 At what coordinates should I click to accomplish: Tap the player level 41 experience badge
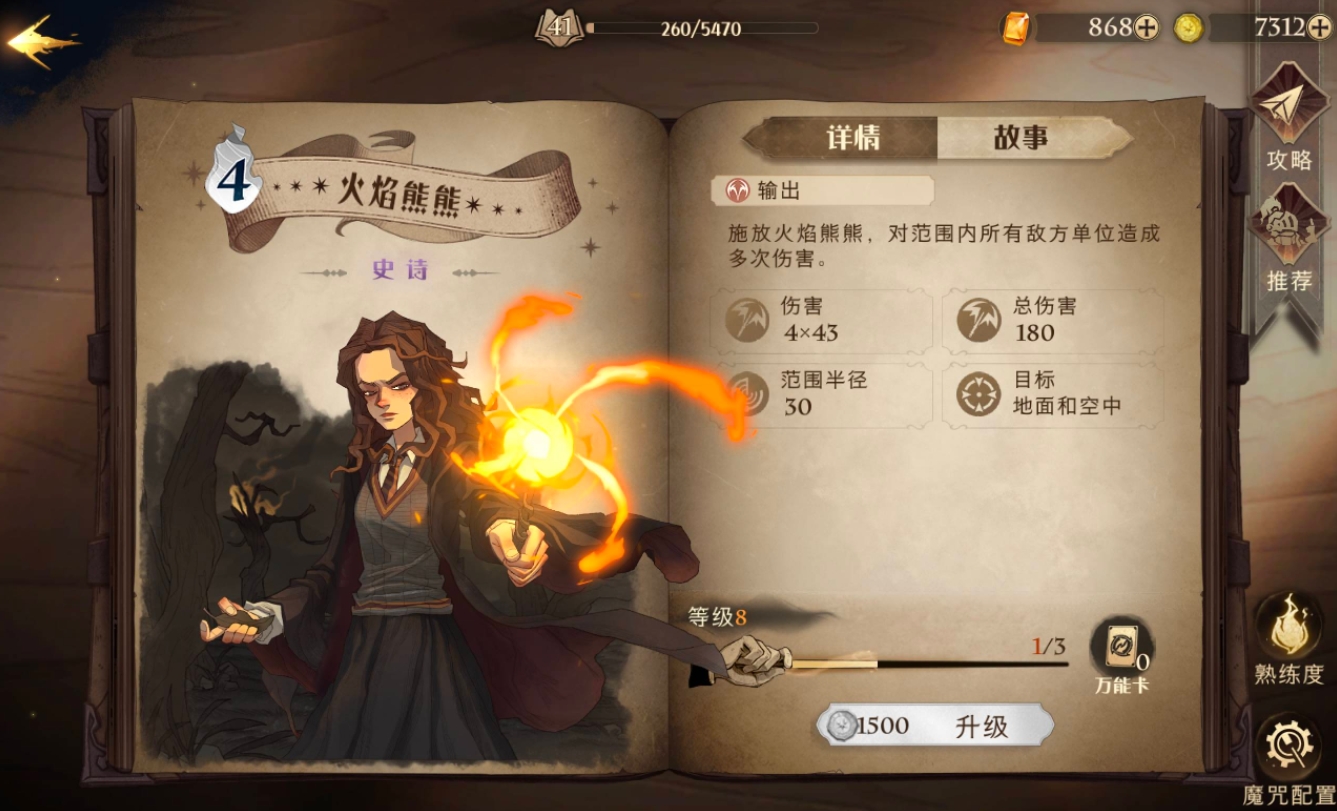click(x=557, y=27)
